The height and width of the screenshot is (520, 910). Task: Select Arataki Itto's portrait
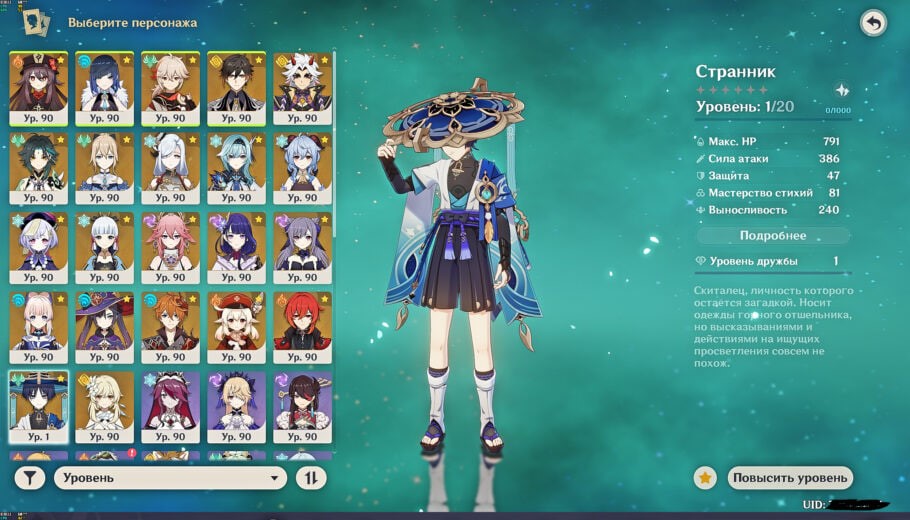pyautogui.click(x=302, y=84)
